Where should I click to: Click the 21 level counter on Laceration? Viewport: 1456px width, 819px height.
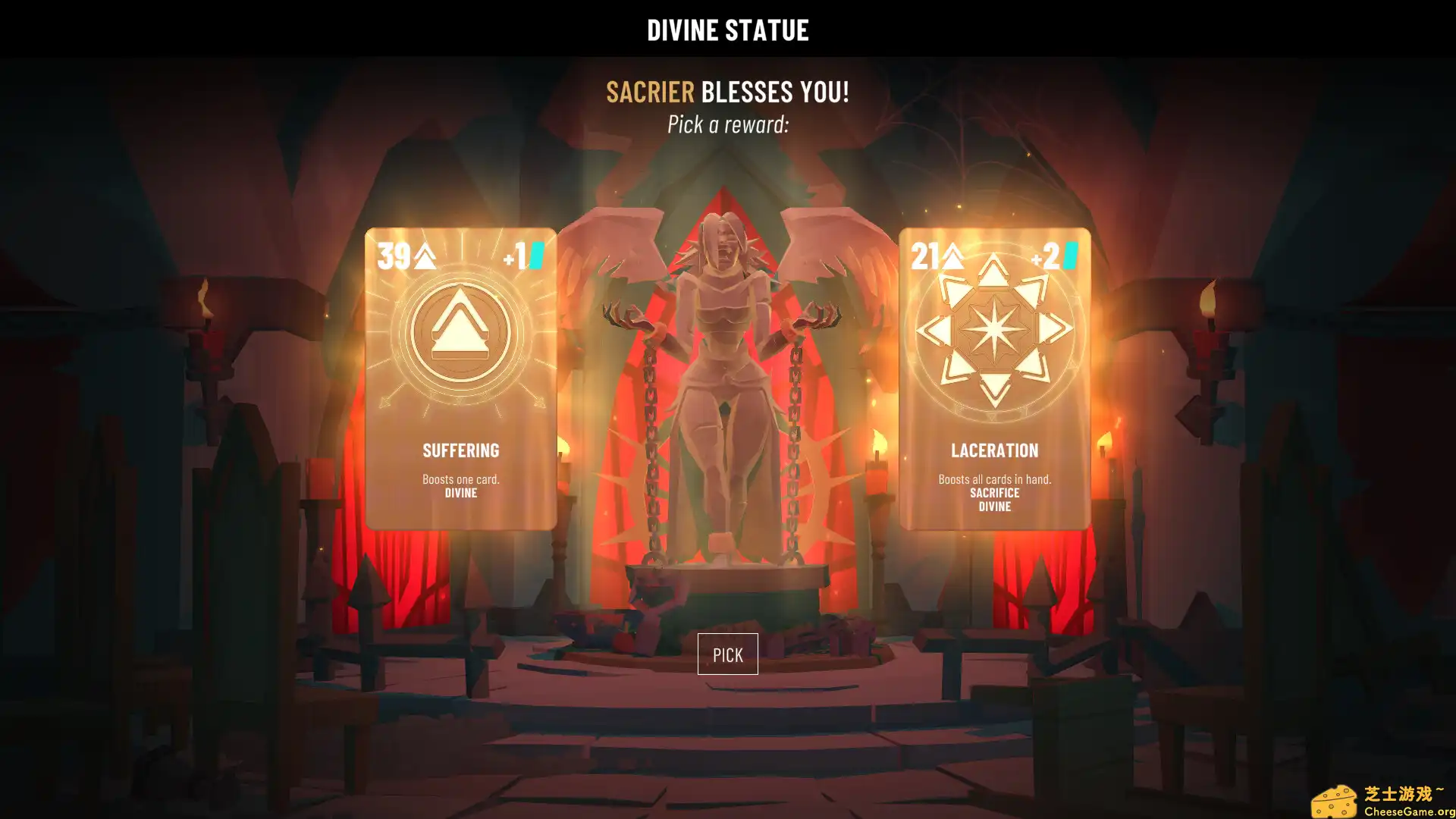click(x=924, y=256)
